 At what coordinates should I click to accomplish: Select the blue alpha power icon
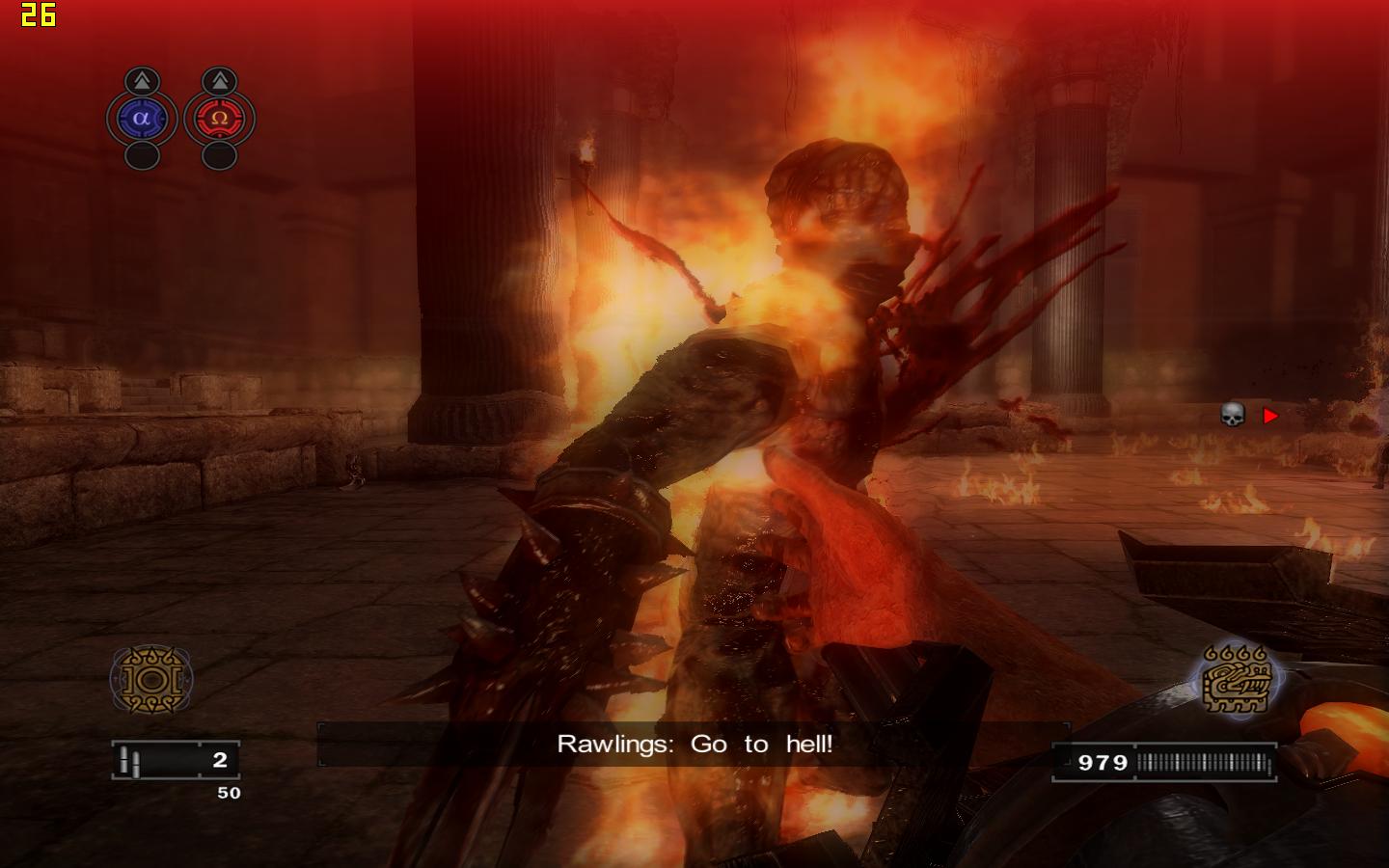142,119
